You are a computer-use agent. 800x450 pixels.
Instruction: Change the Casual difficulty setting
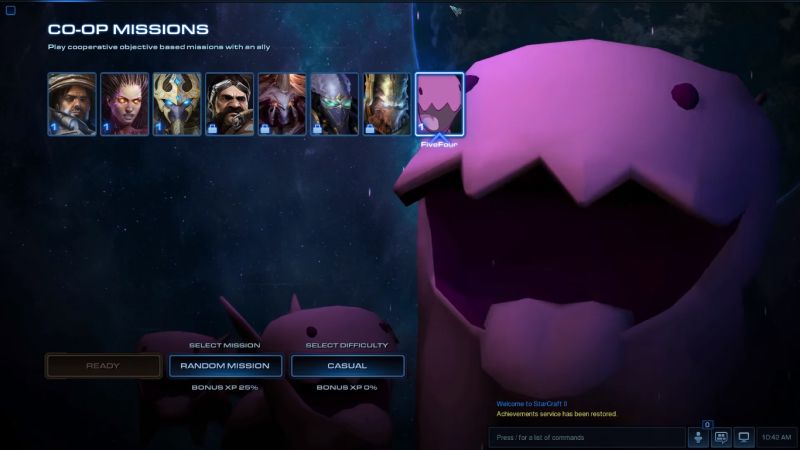347,366
